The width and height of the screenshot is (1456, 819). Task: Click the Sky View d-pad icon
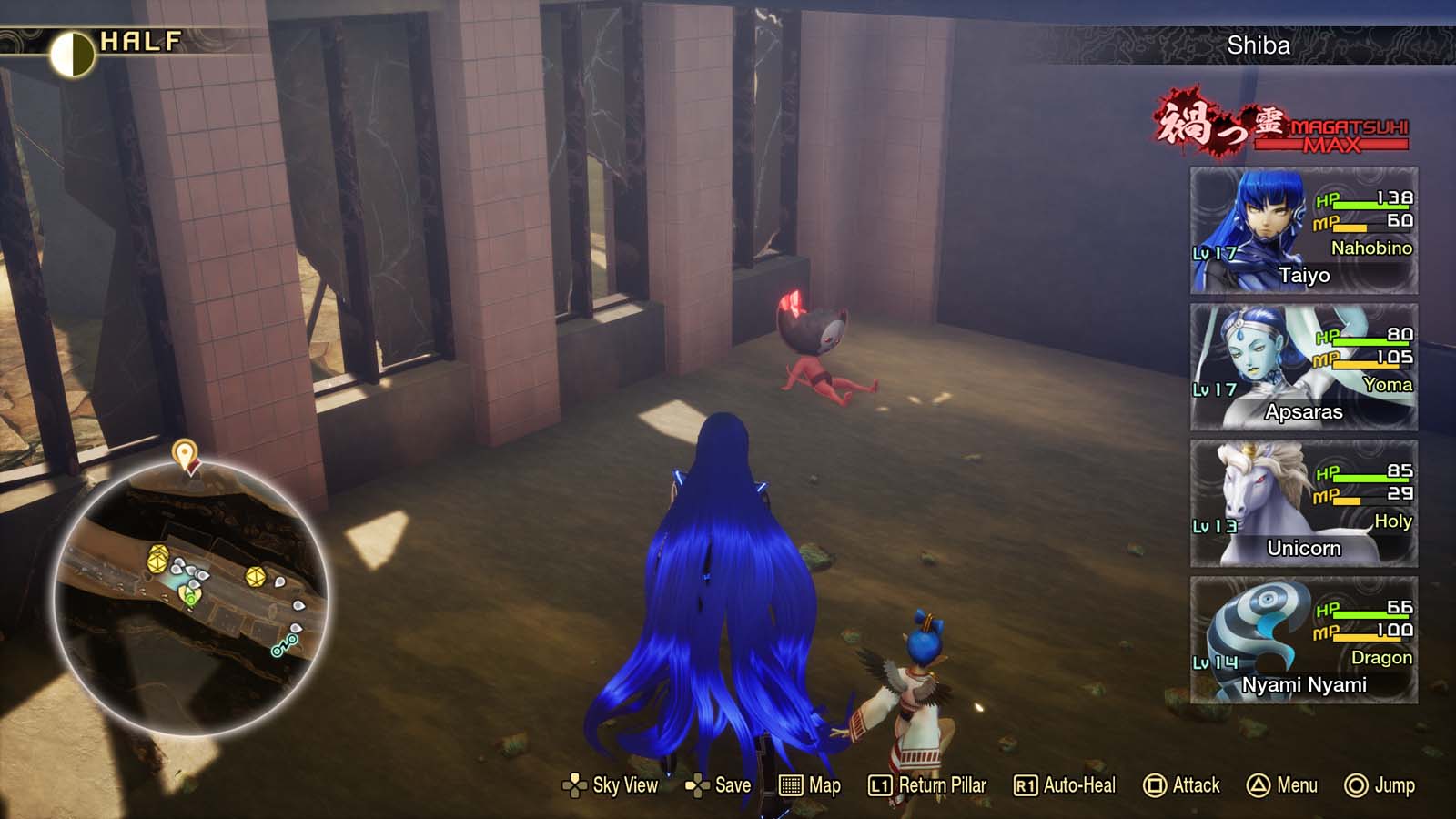[x=575, y=784]
